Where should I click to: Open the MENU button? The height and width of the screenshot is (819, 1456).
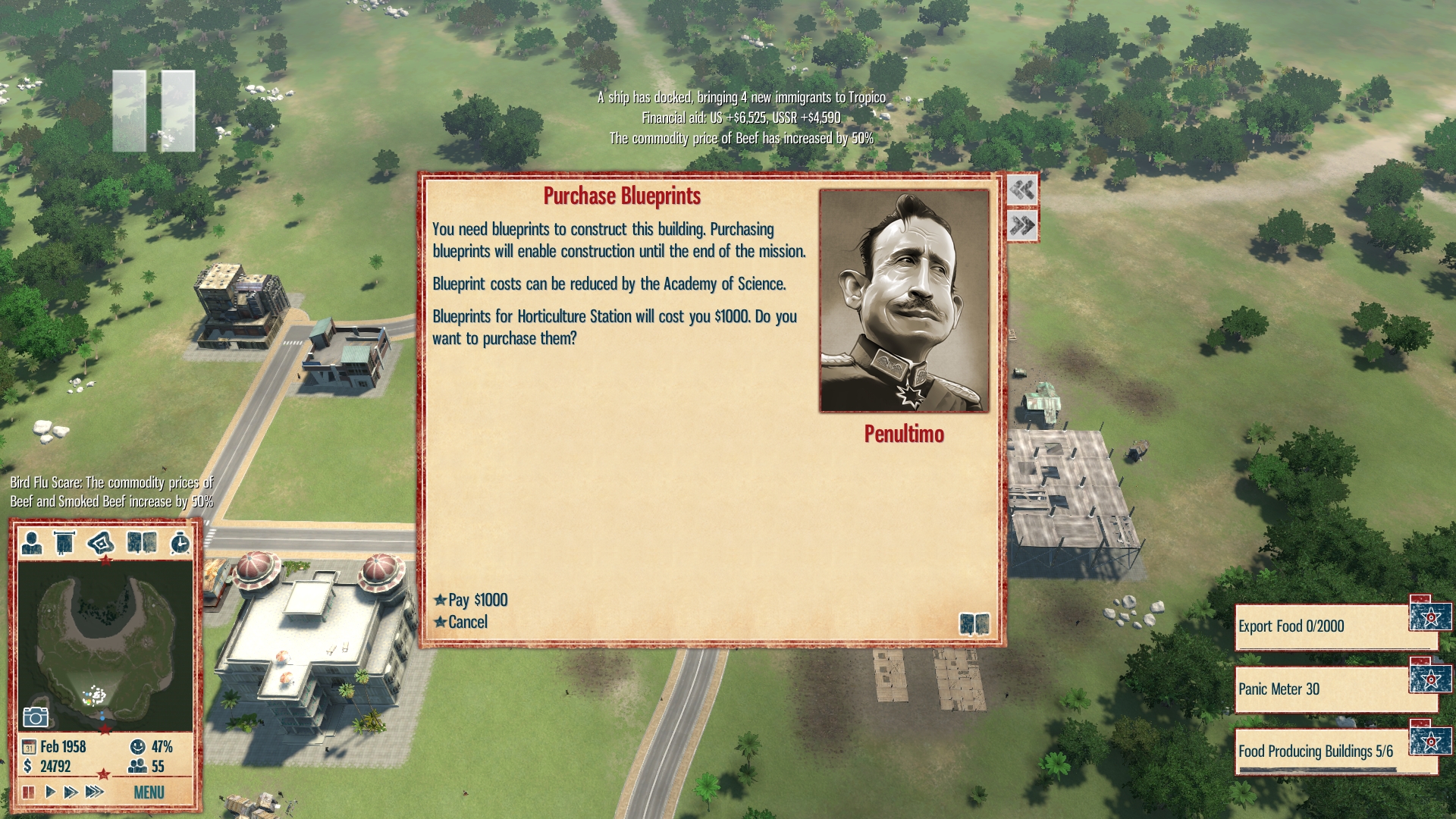(149, 792)
